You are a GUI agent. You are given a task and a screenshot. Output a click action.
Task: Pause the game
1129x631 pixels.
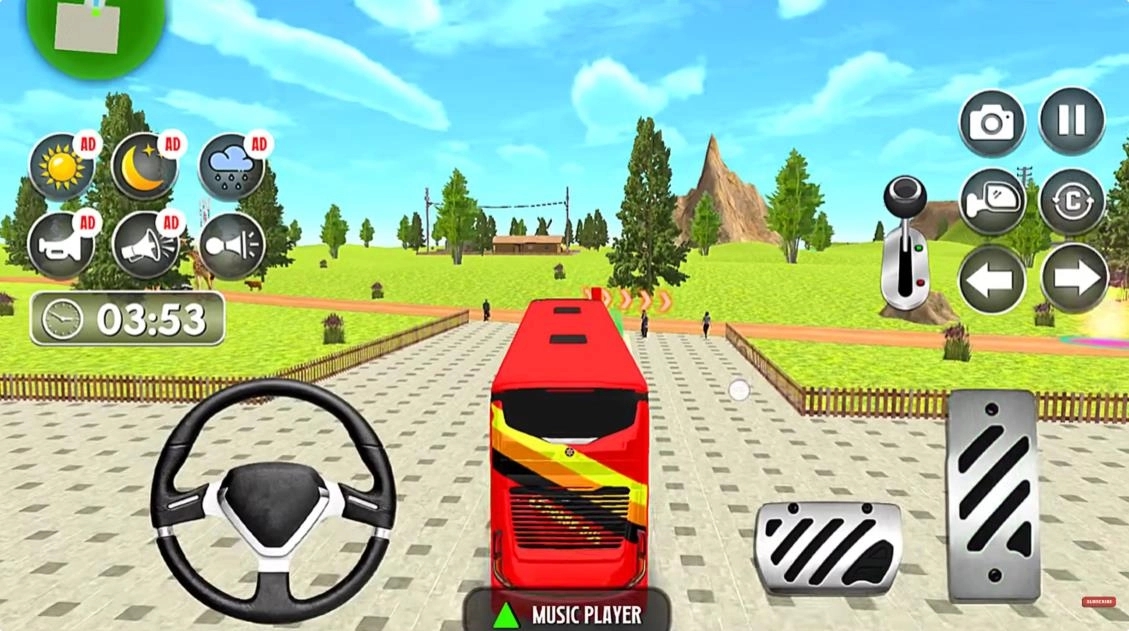(x=1072, y=121)
